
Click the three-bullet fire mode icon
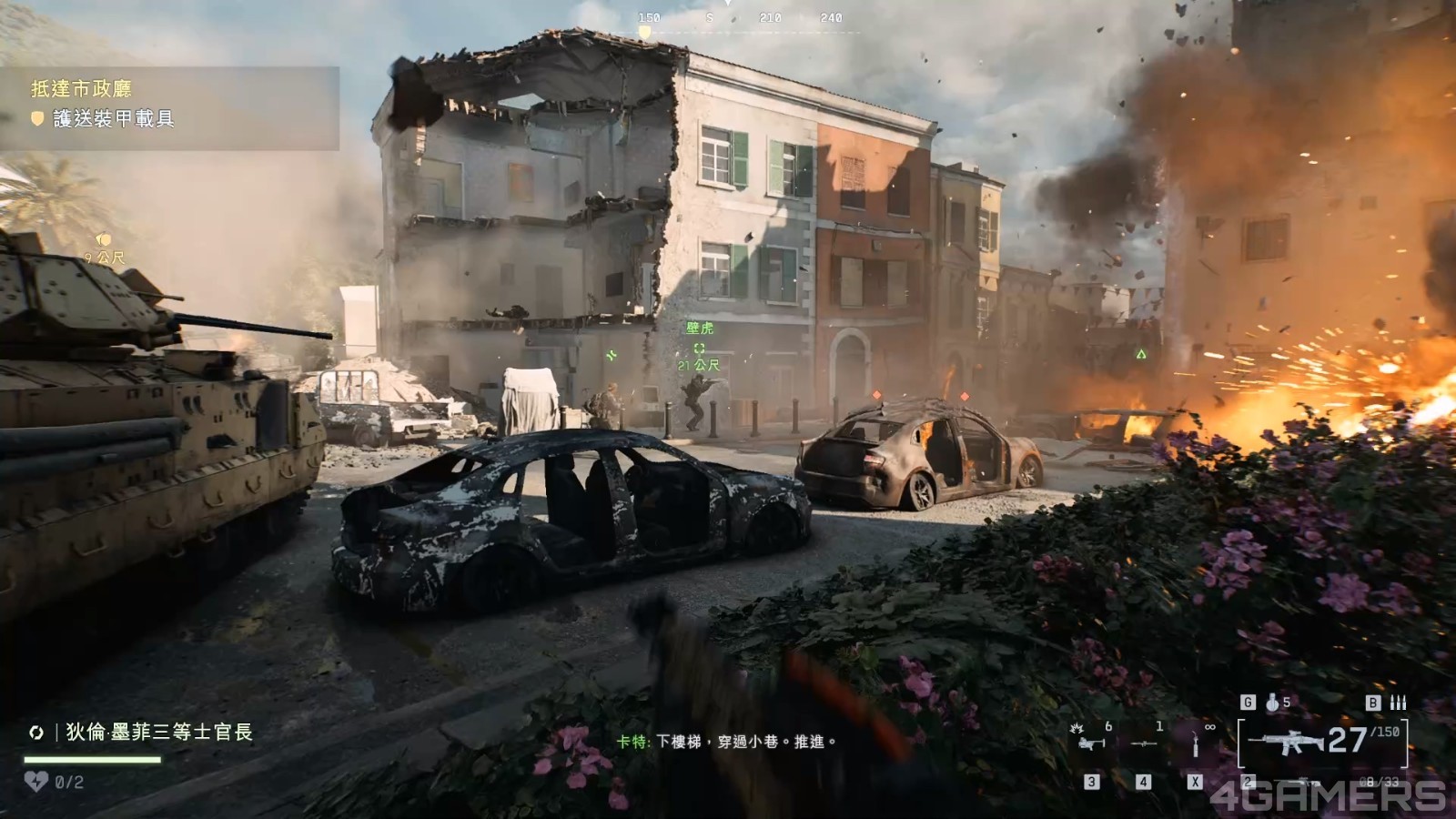[1398, 703]
